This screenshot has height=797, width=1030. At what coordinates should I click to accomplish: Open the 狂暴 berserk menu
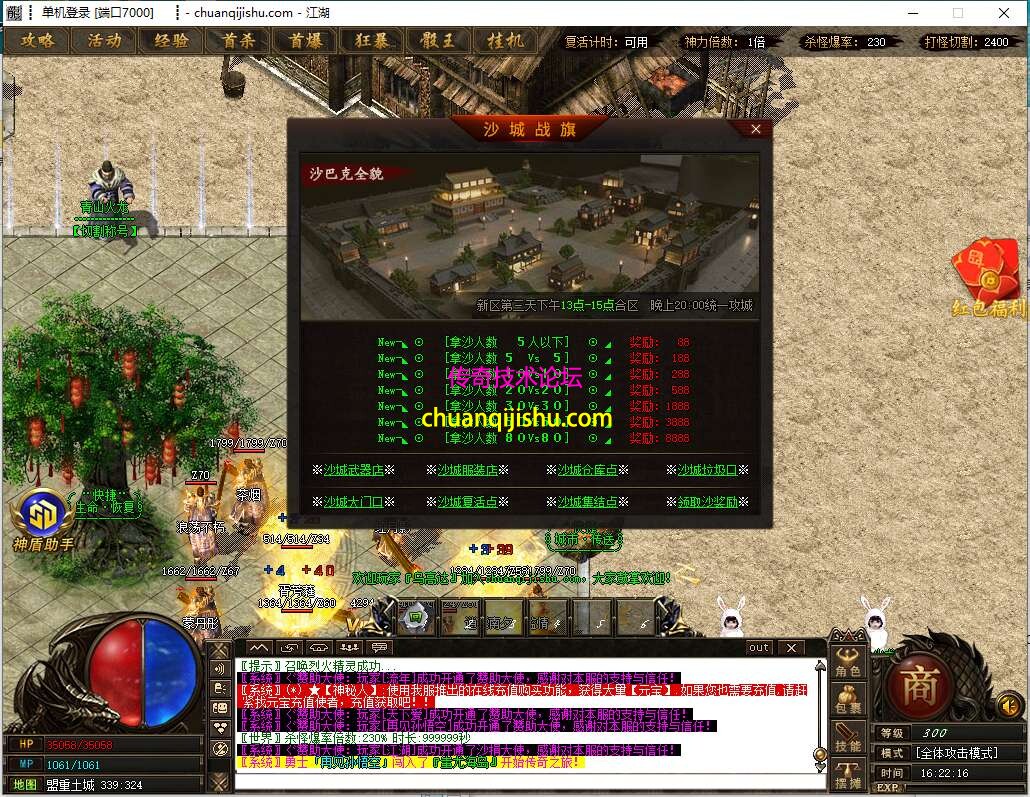pyautogui.click(x=371, y=41)
